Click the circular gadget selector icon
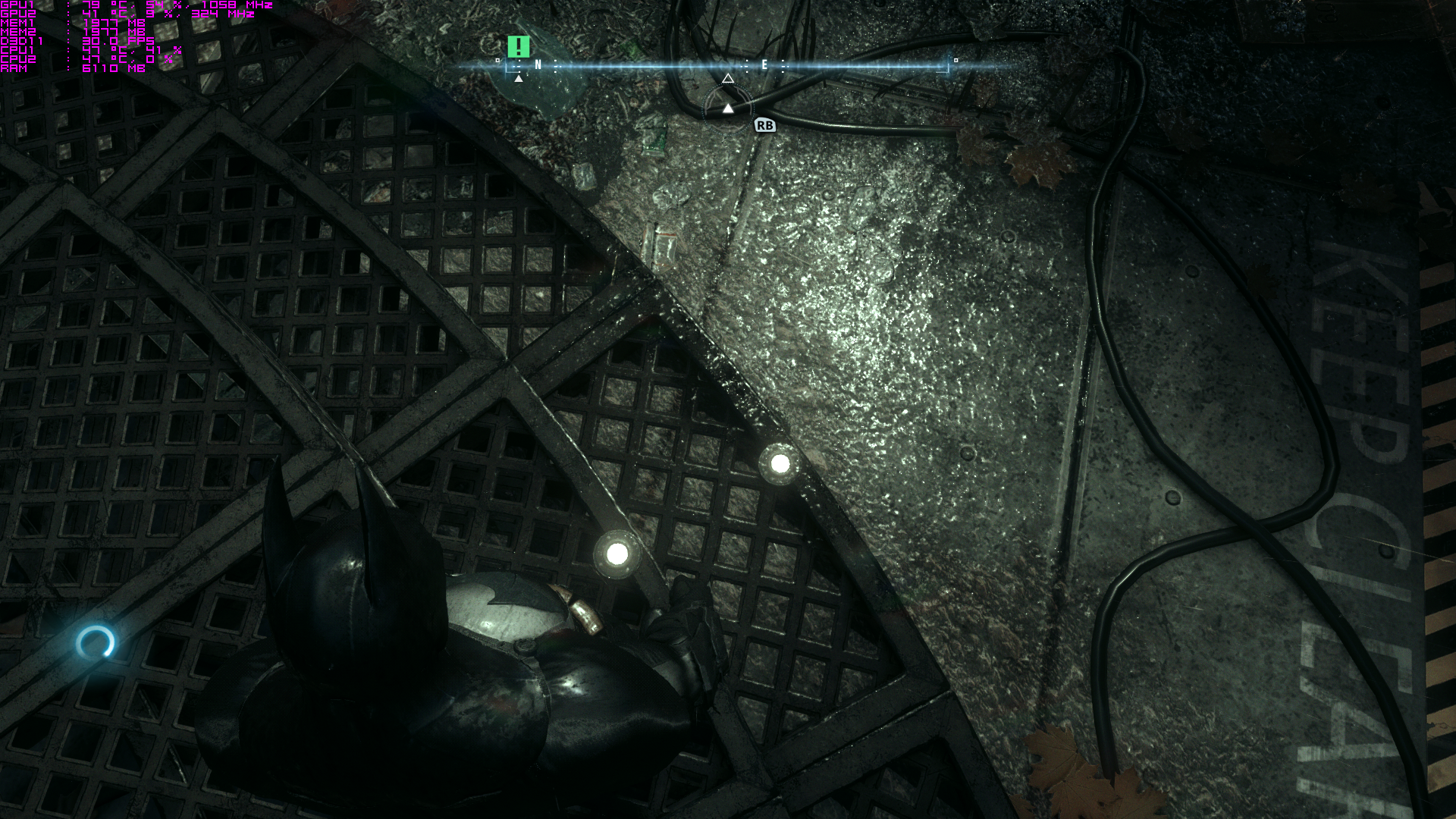The image size is (1456, 819). [x=727, y=108]
